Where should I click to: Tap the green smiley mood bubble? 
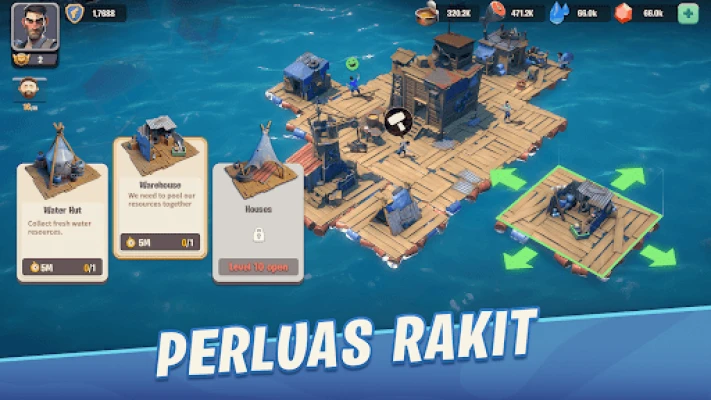(x=352, y=63)
